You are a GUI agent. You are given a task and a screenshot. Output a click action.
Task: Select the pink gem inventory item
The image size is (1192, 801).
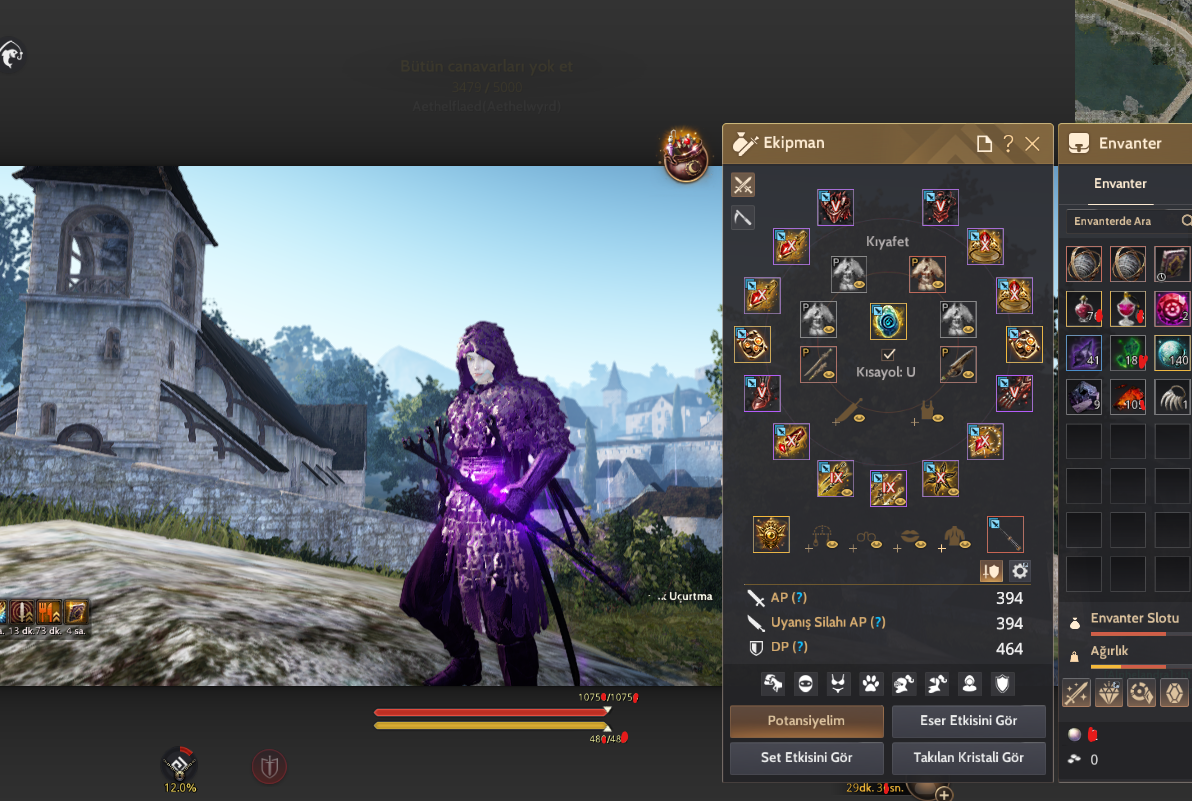[x=1172, y=308]
